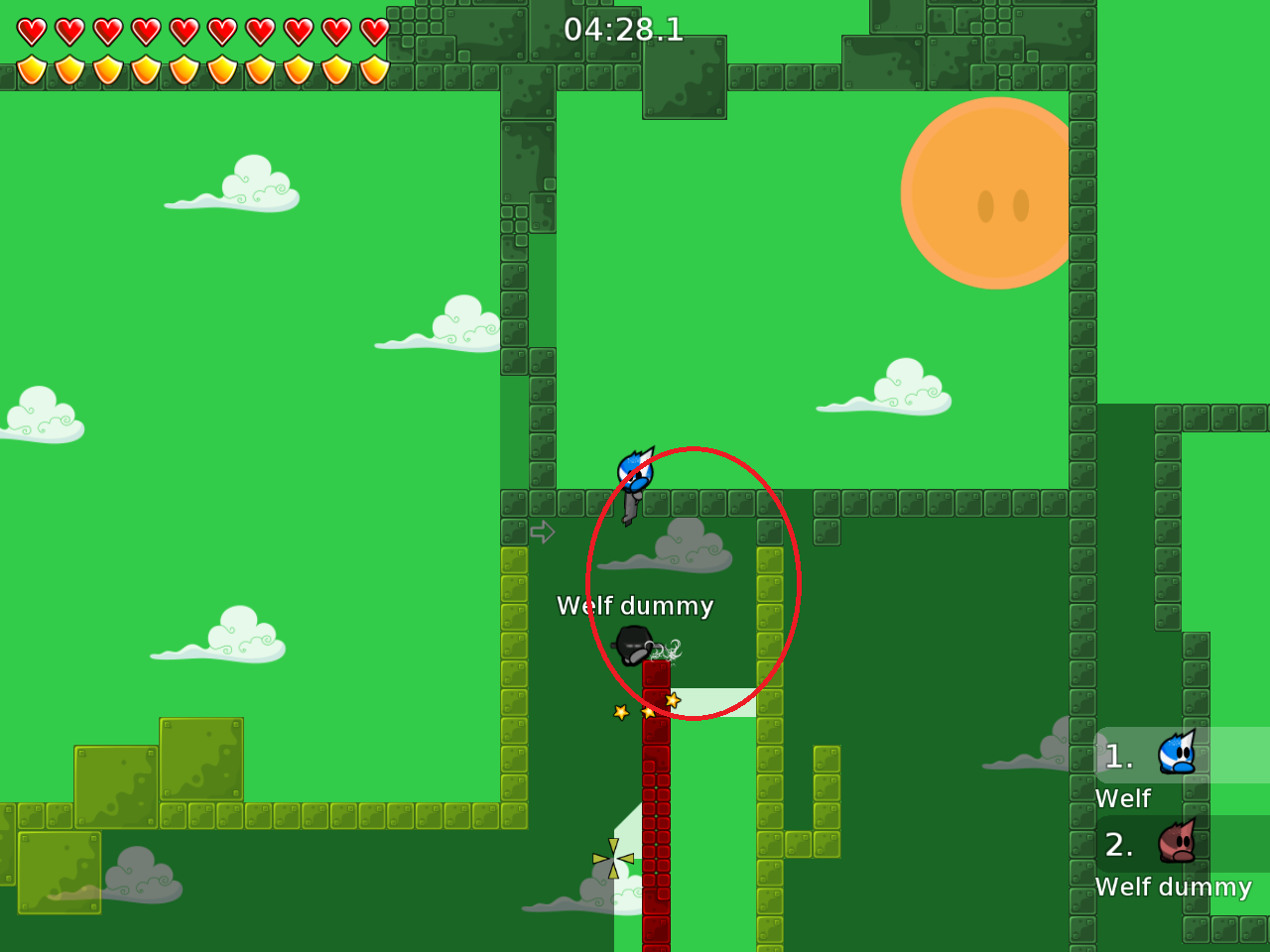Click the blue player character holding the sword
The width and height of the screenshot is (1270, 952).
(634, 474)
